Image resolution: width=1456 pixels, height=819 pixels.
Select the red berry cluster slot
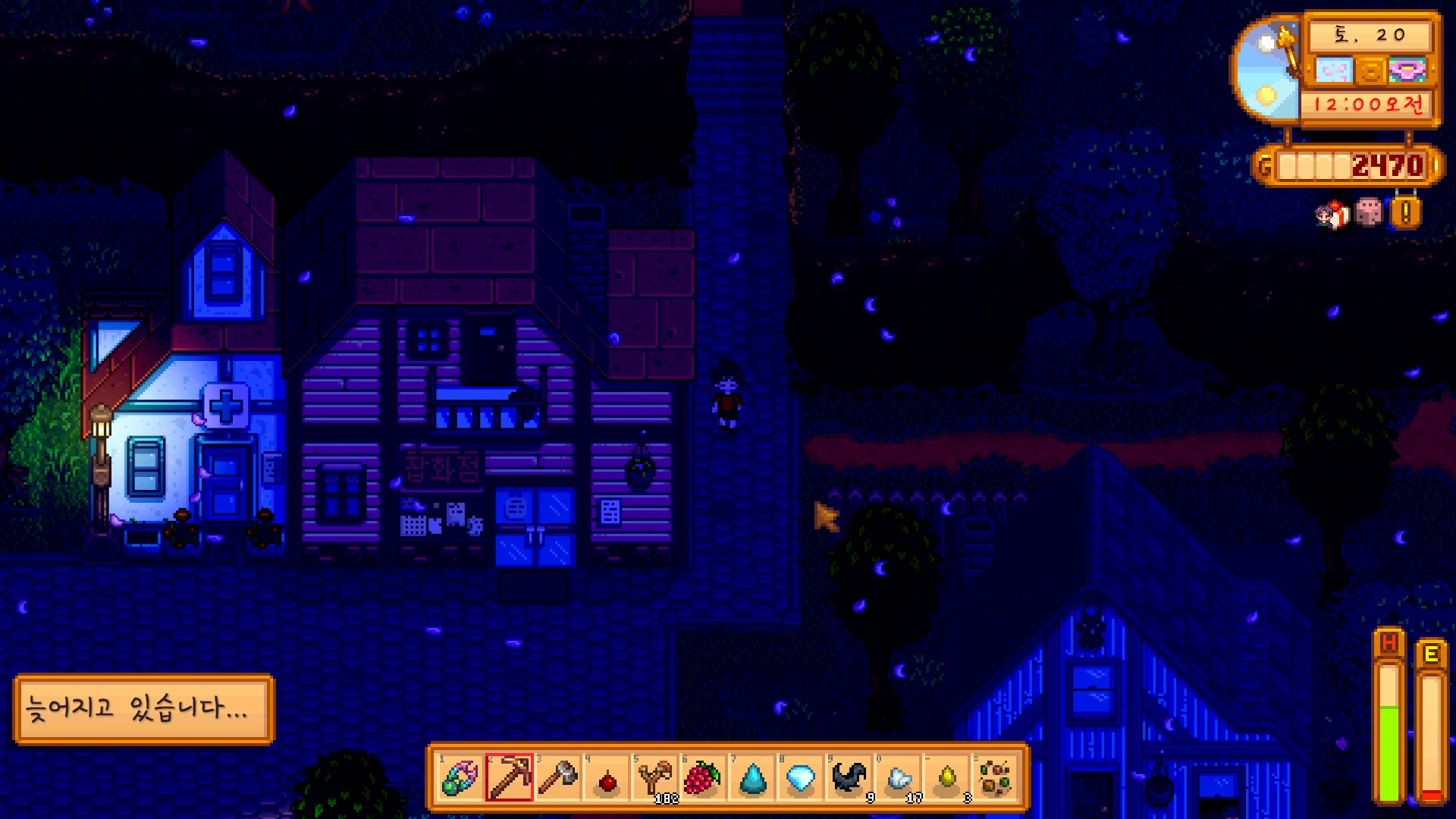coord(703,778)
